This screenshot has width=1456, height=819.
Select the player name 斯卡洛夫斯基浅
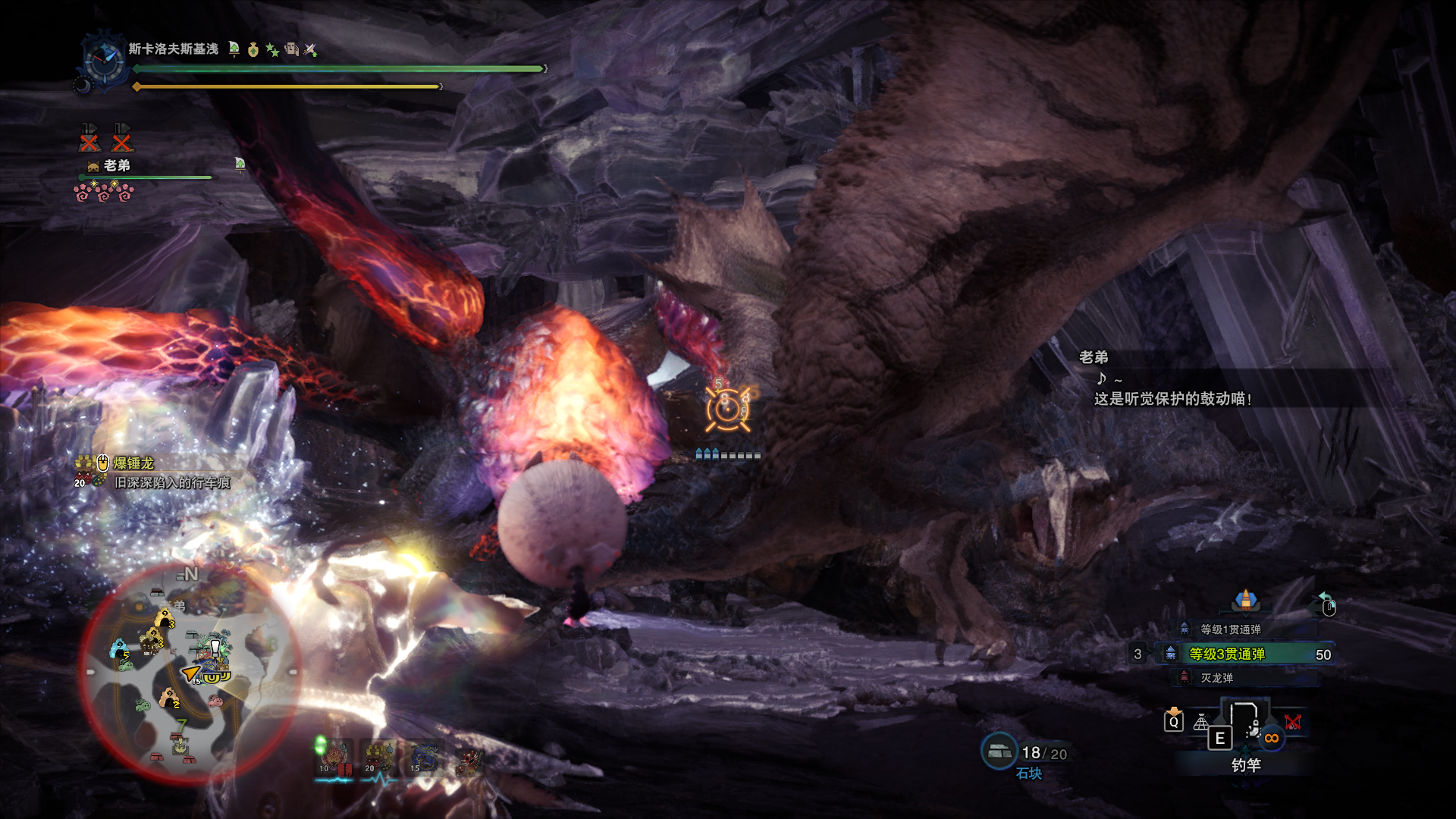(x=173, y=49)
